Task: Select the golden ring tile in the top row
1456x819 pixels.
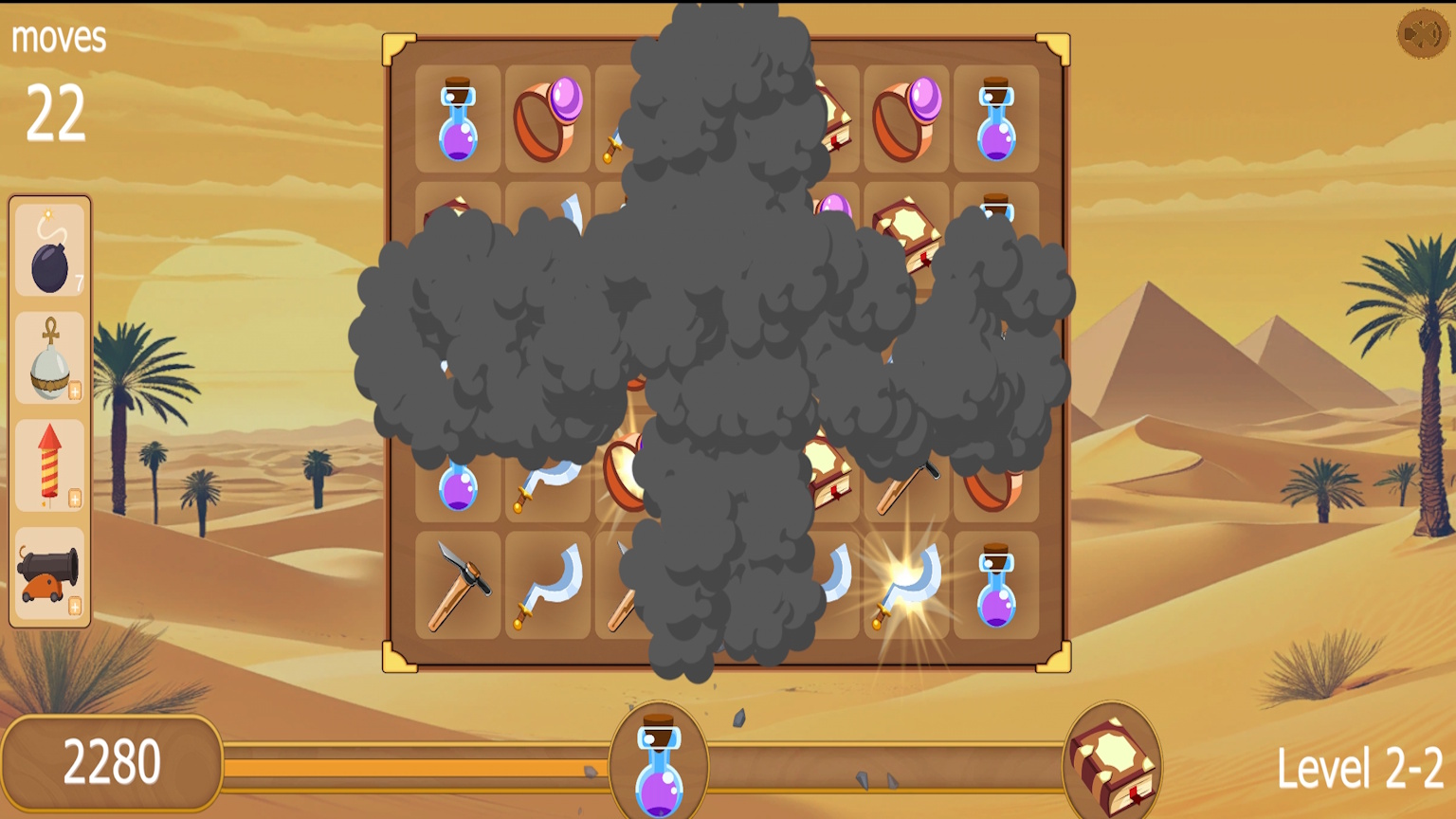Action: click(x=548, y=118)
